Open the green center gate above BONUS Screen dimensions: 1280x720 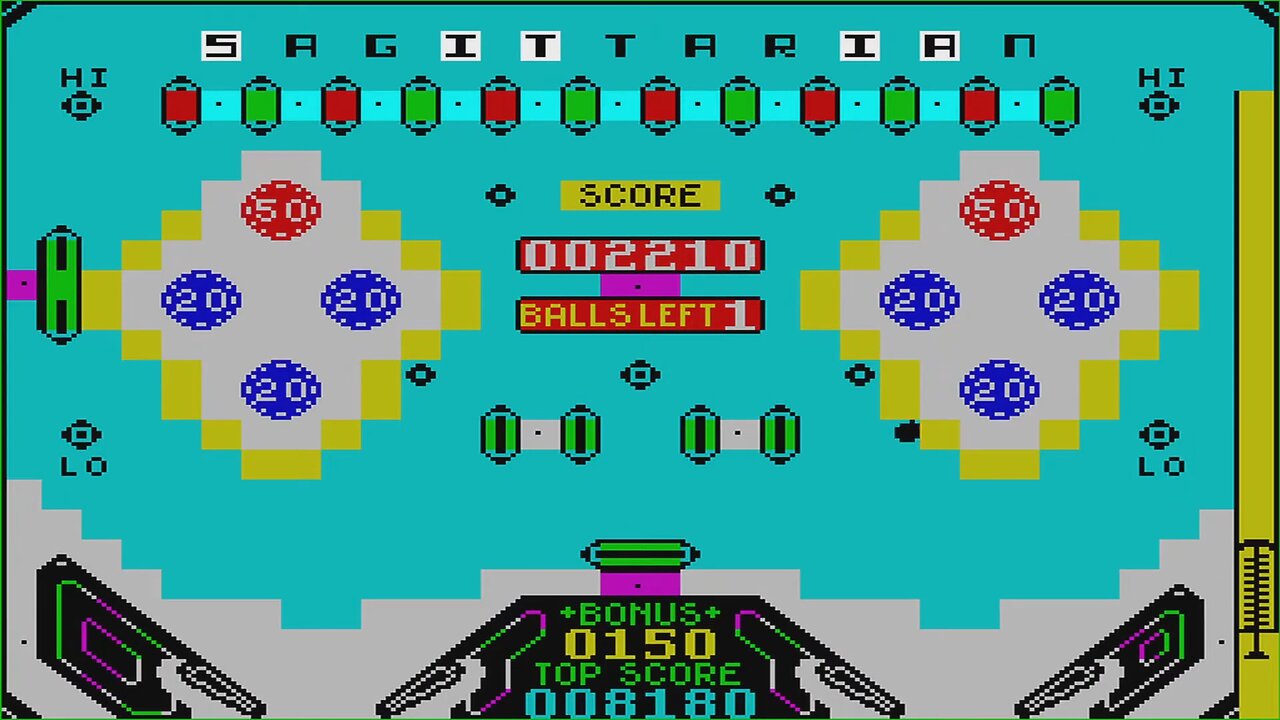click(x=639, y=554)
